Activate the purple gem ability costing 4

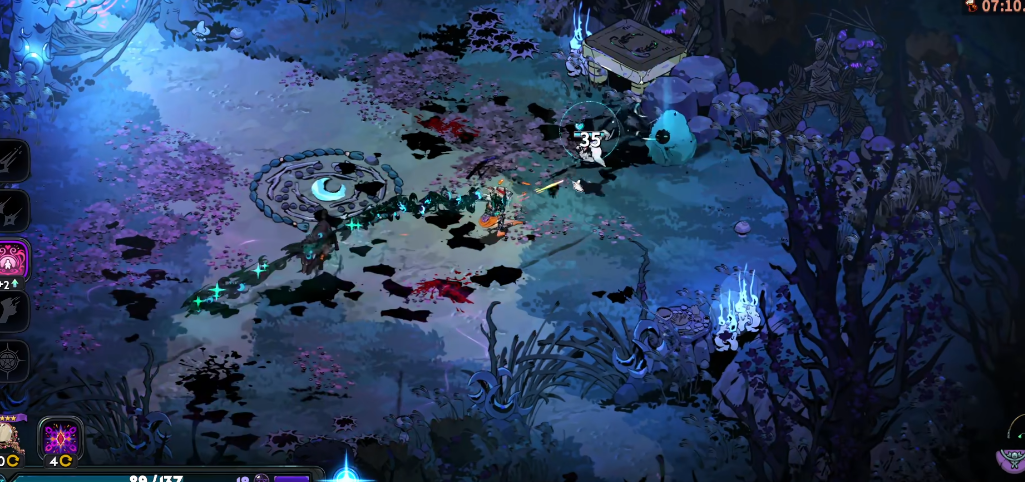point(60,438)
